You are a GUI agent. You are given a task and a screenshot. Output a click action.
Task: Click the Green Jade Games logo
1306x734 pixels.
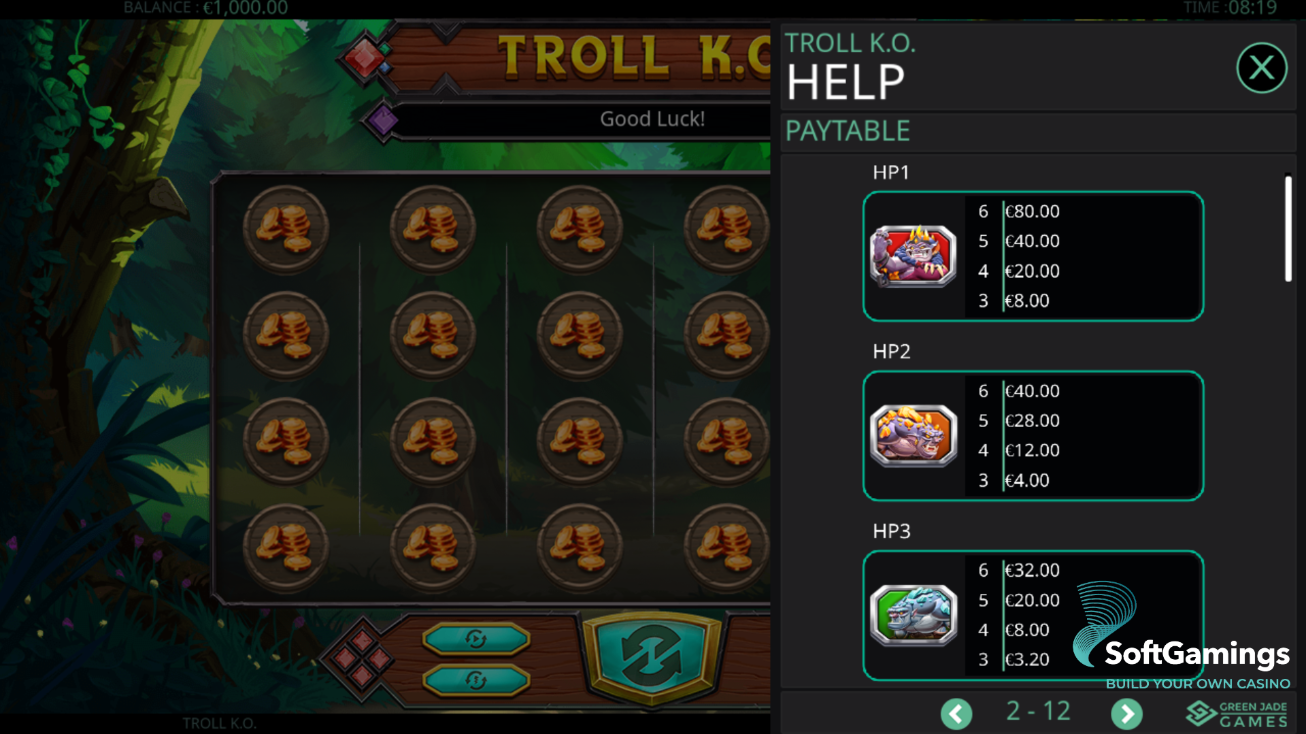(1237, 713)
